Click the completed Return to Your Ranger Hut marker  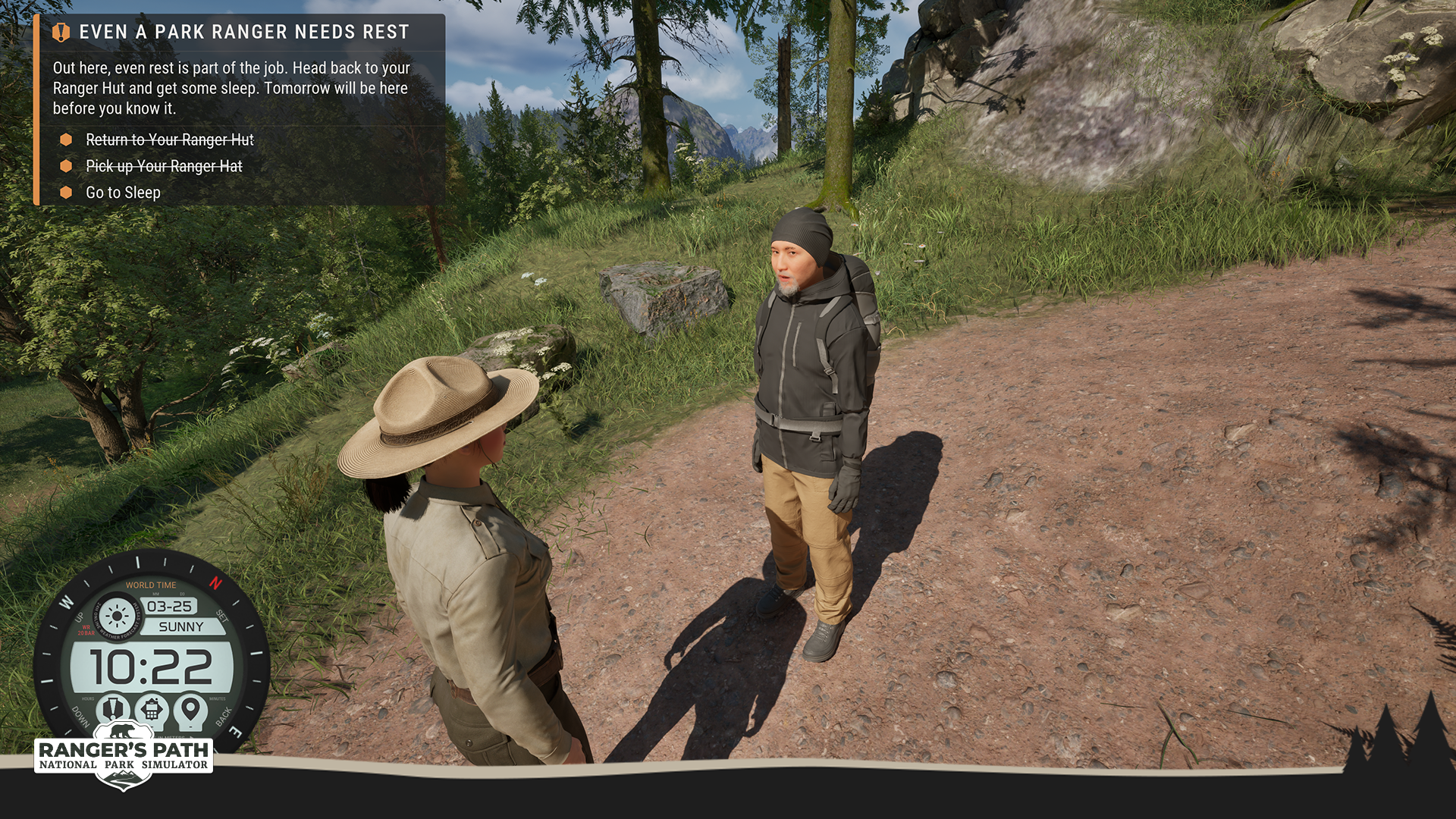coord(65,140)
